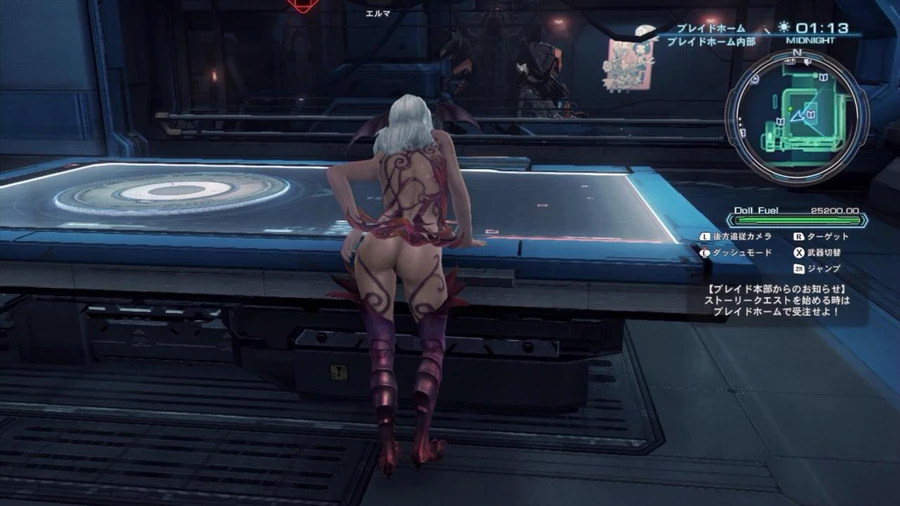This screenshot has height=506, width=900.
Task: Select the BLADE headquarters notice message
Action: click(776, 299)
